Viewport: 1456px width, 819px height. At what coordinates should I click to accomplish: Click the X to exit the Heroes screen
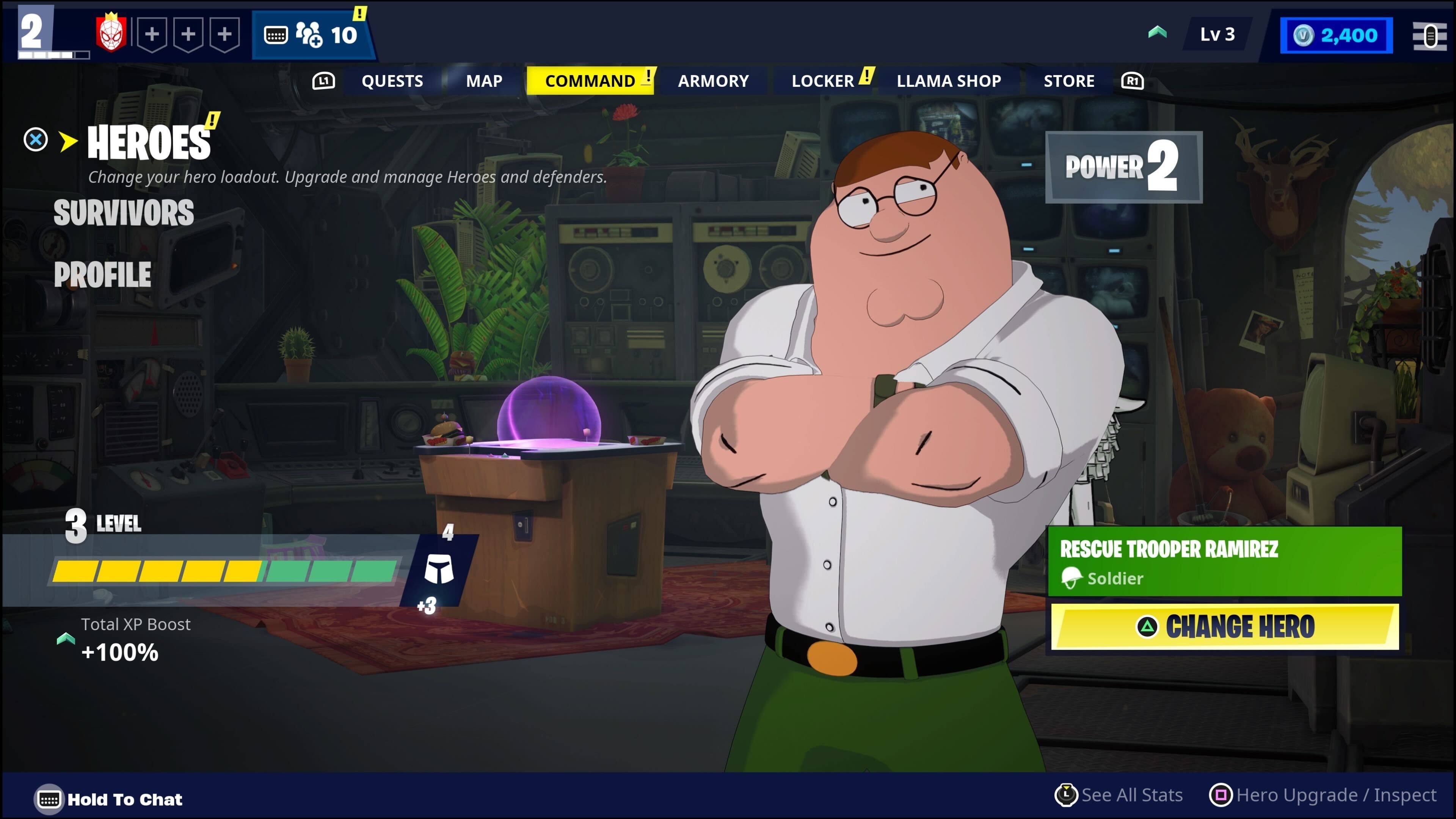point(35,139)
